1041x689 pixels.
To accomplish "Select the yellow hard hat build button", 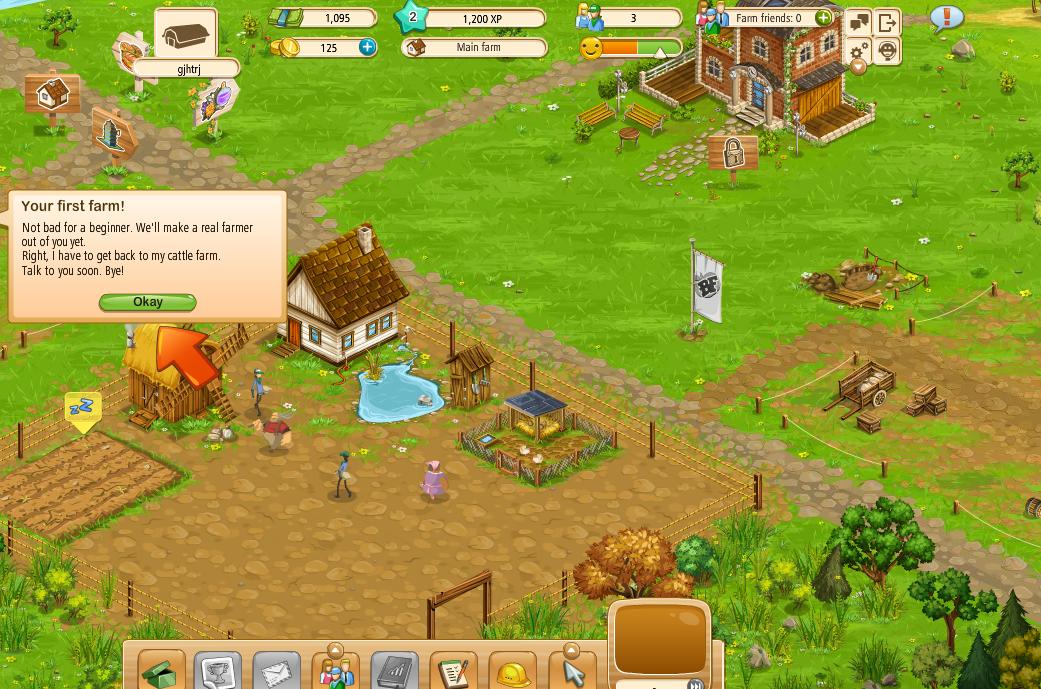I will tap(512, 671).
